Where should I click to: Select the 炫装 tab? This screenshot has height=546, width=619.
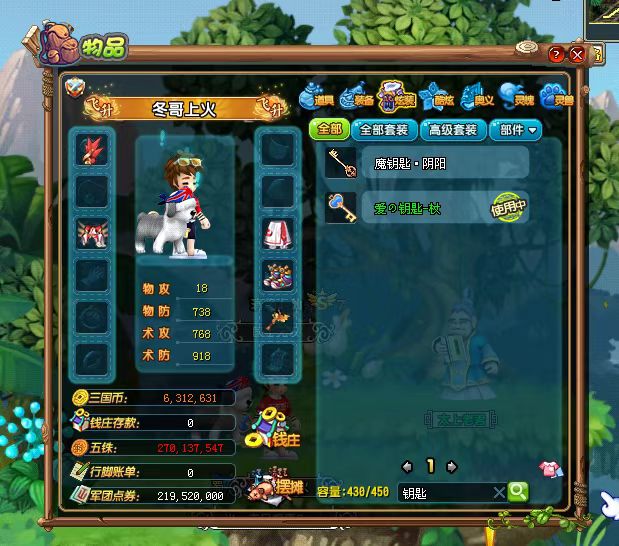point(397,97)
